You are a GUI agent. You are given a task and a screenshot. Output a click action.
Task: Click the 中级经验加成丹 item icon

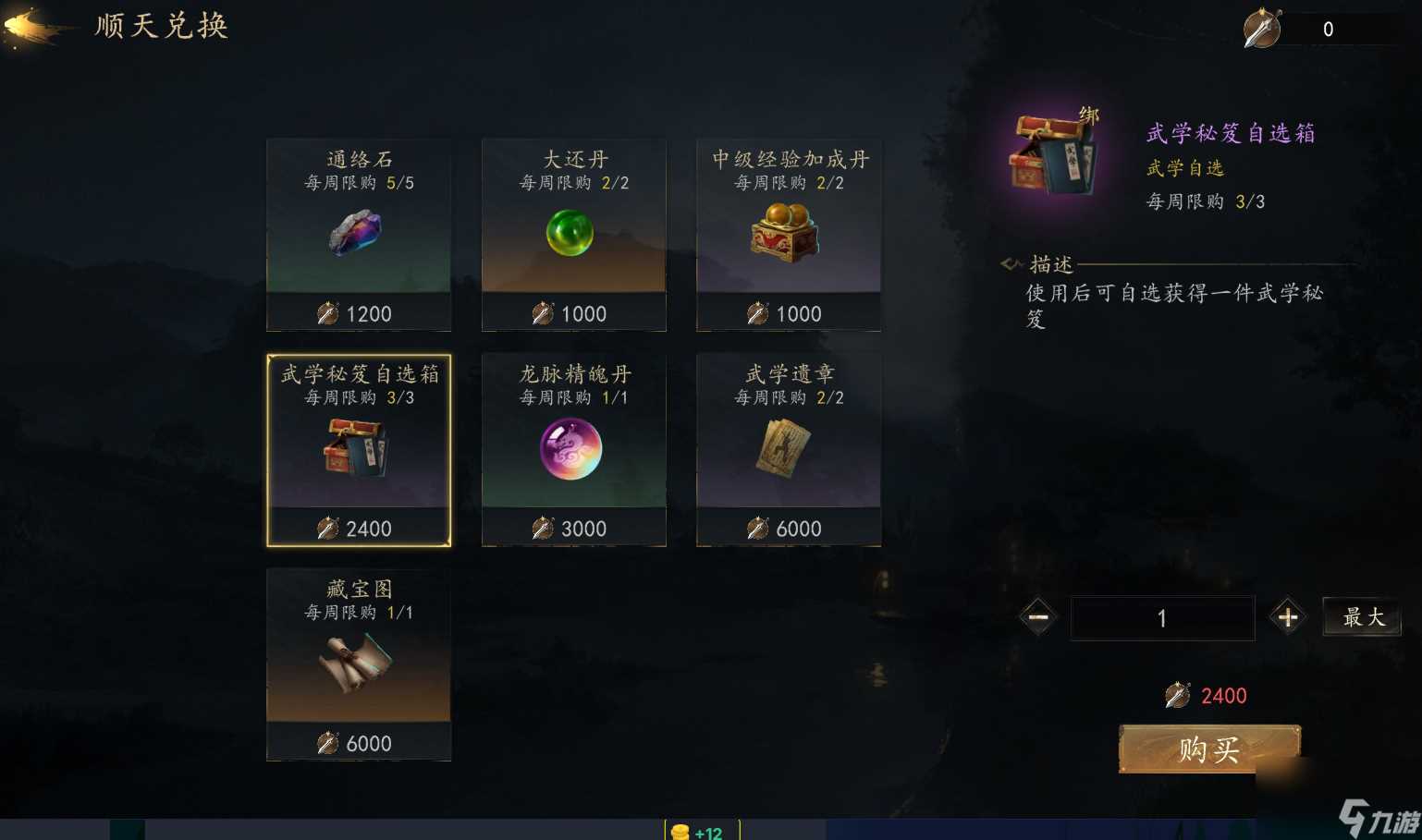coord(787,234)
